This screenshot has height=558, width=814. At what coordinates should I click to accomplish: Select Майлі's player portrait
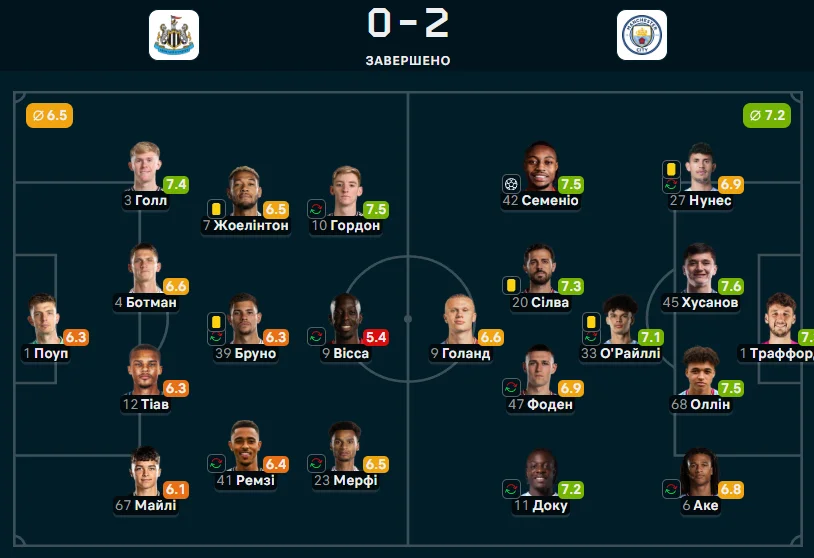click(145, 472)
